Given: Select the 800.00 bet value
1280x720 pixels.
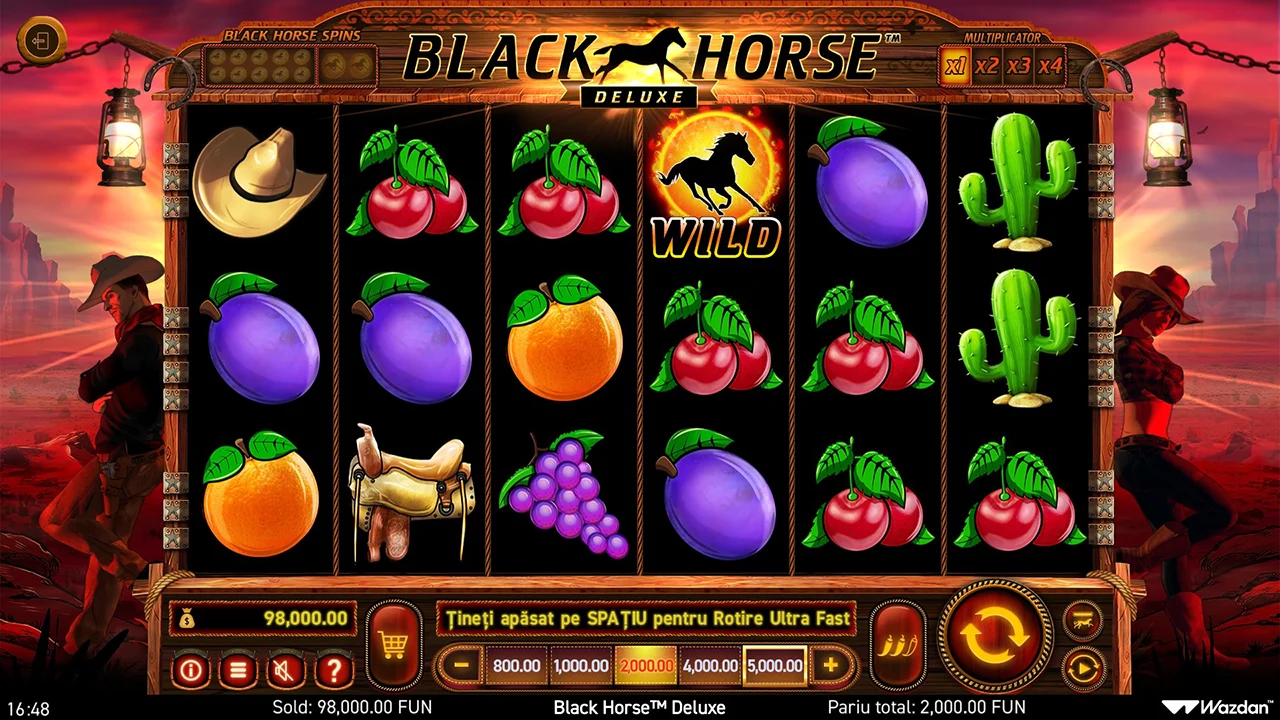Looking at the screenshot, I should [516, 666].
